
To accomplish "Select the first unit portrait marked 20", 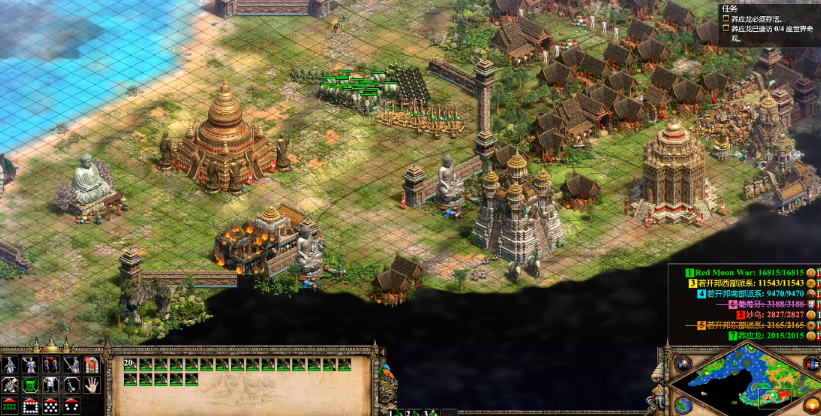I will point(130,365).
